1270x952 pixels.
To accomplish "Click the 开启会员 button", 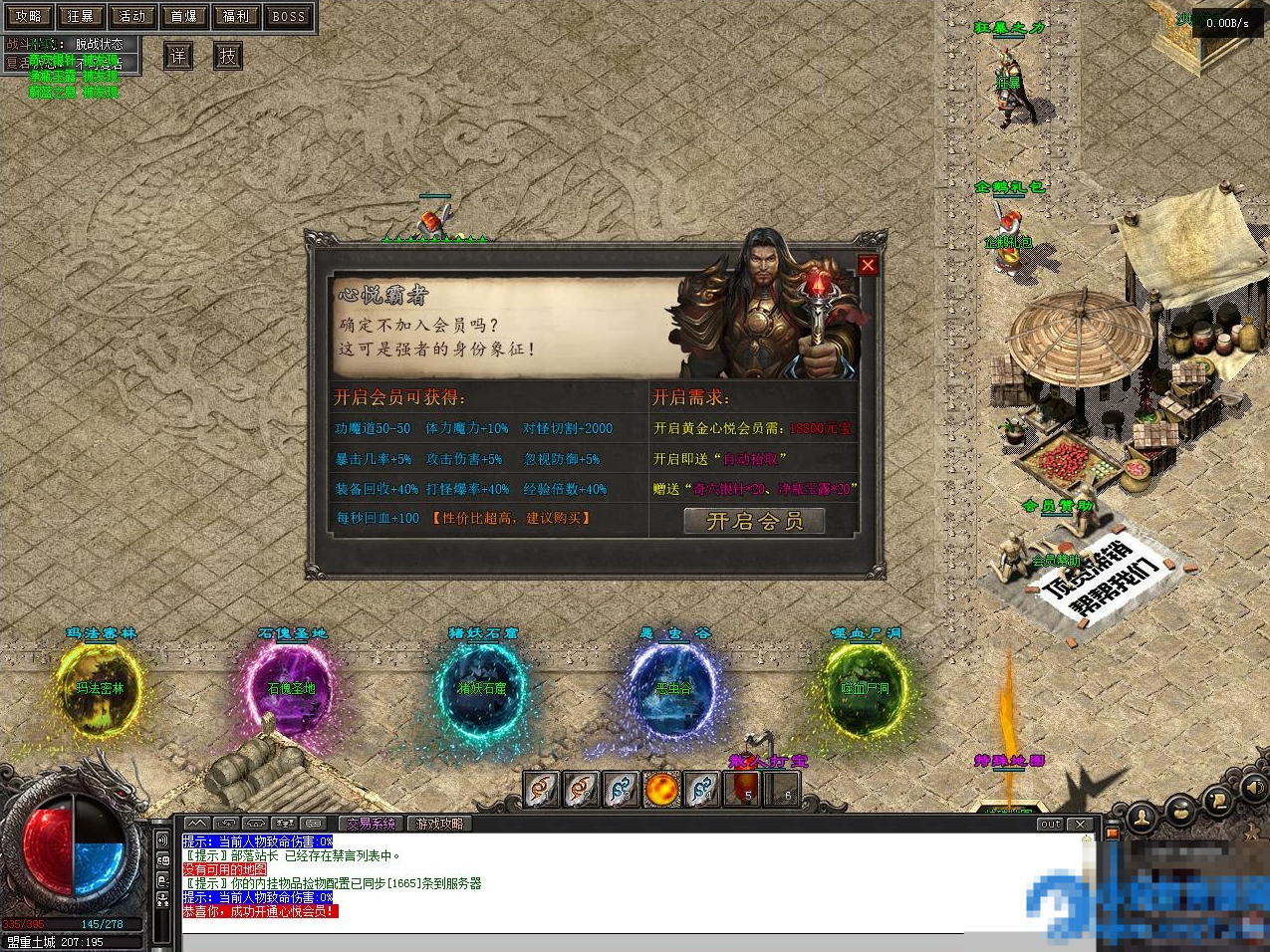I will pos(754,521).
